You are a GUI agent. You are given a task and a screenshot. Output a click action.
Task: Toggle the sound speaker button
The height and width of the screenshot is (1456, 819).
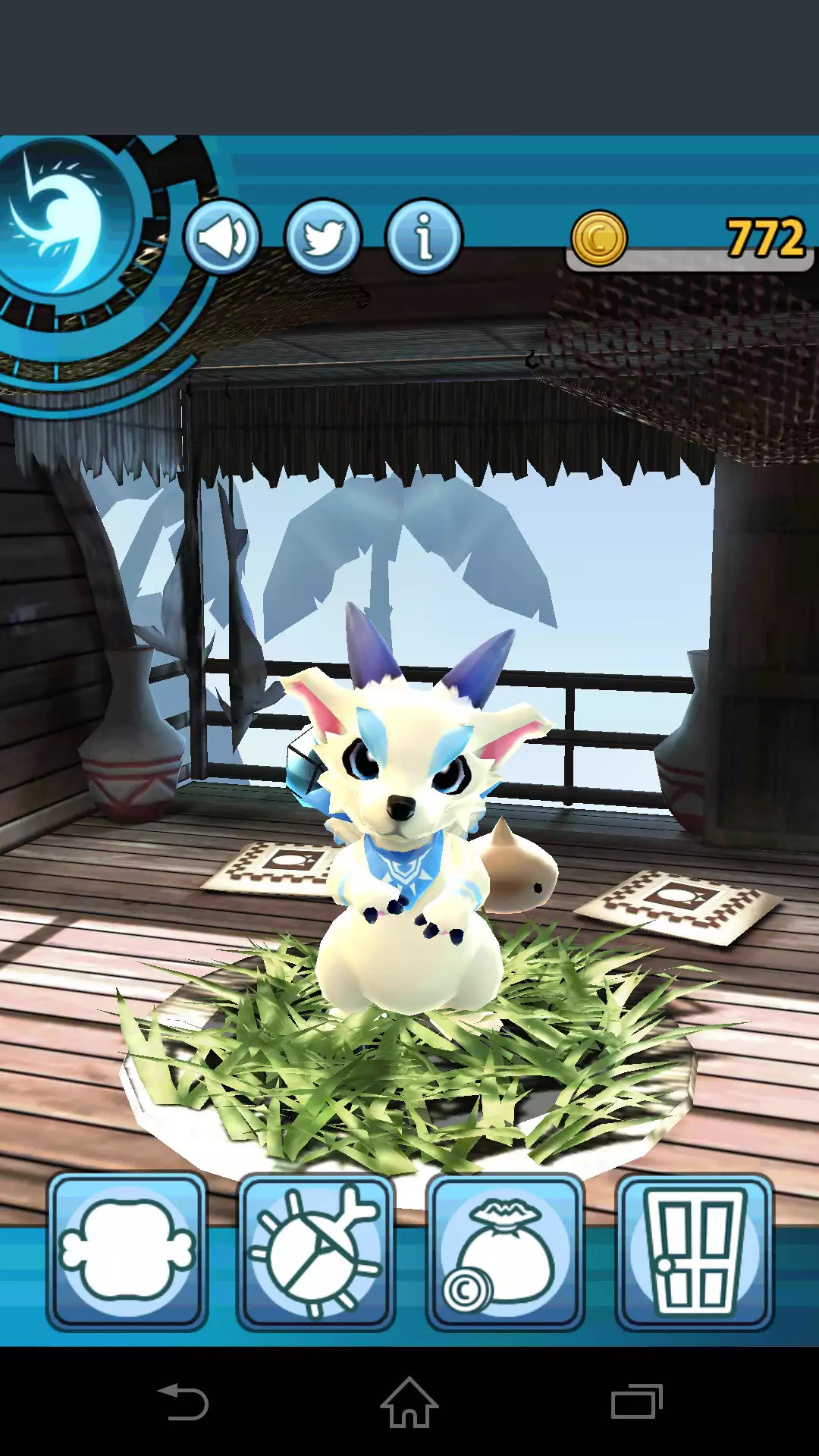pos(221,237)
